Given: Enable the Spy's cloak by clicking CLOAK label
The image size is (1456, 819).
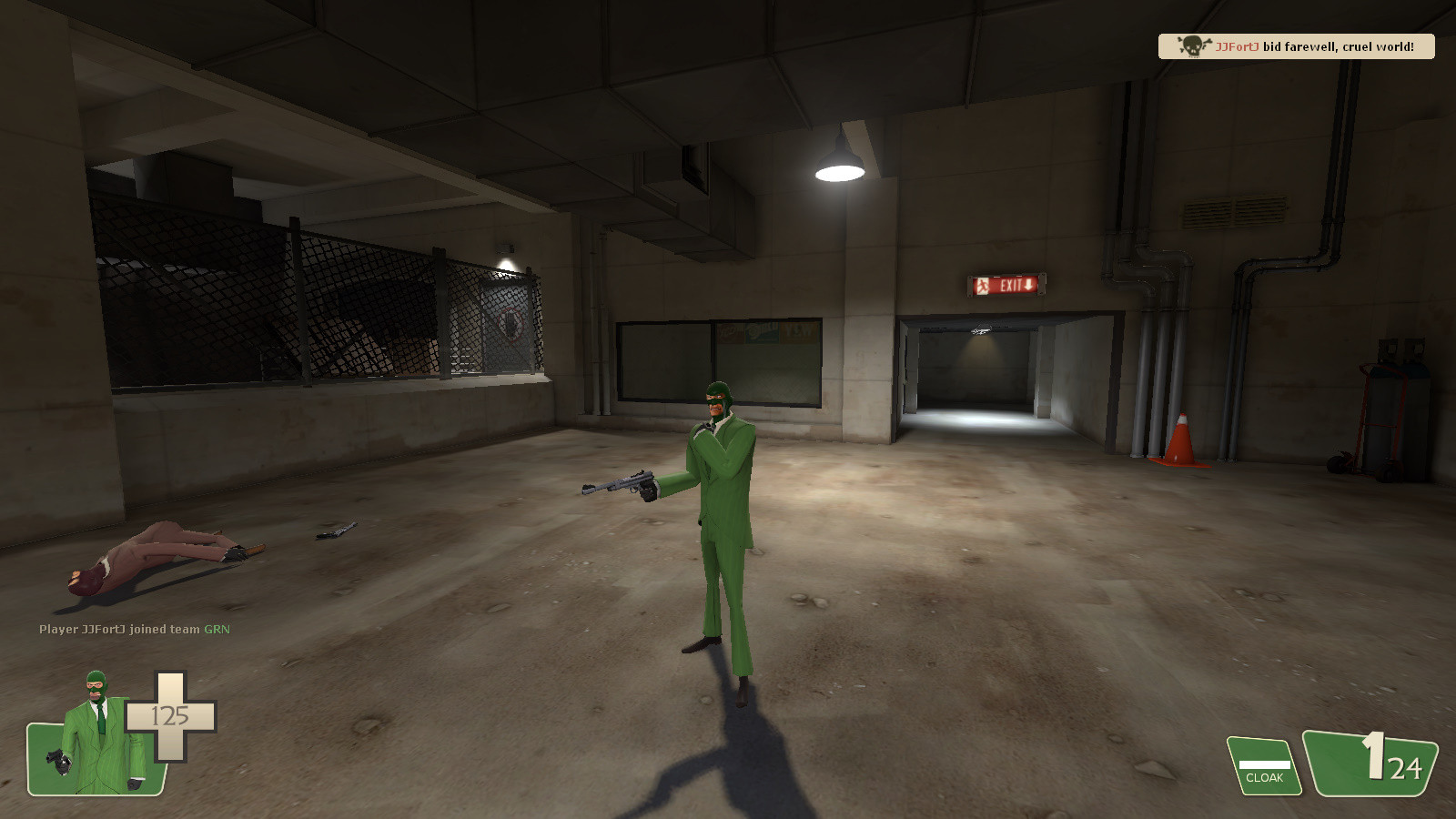Looking at the screenshot, I should pyautogui.click(x=1263, y=778).
